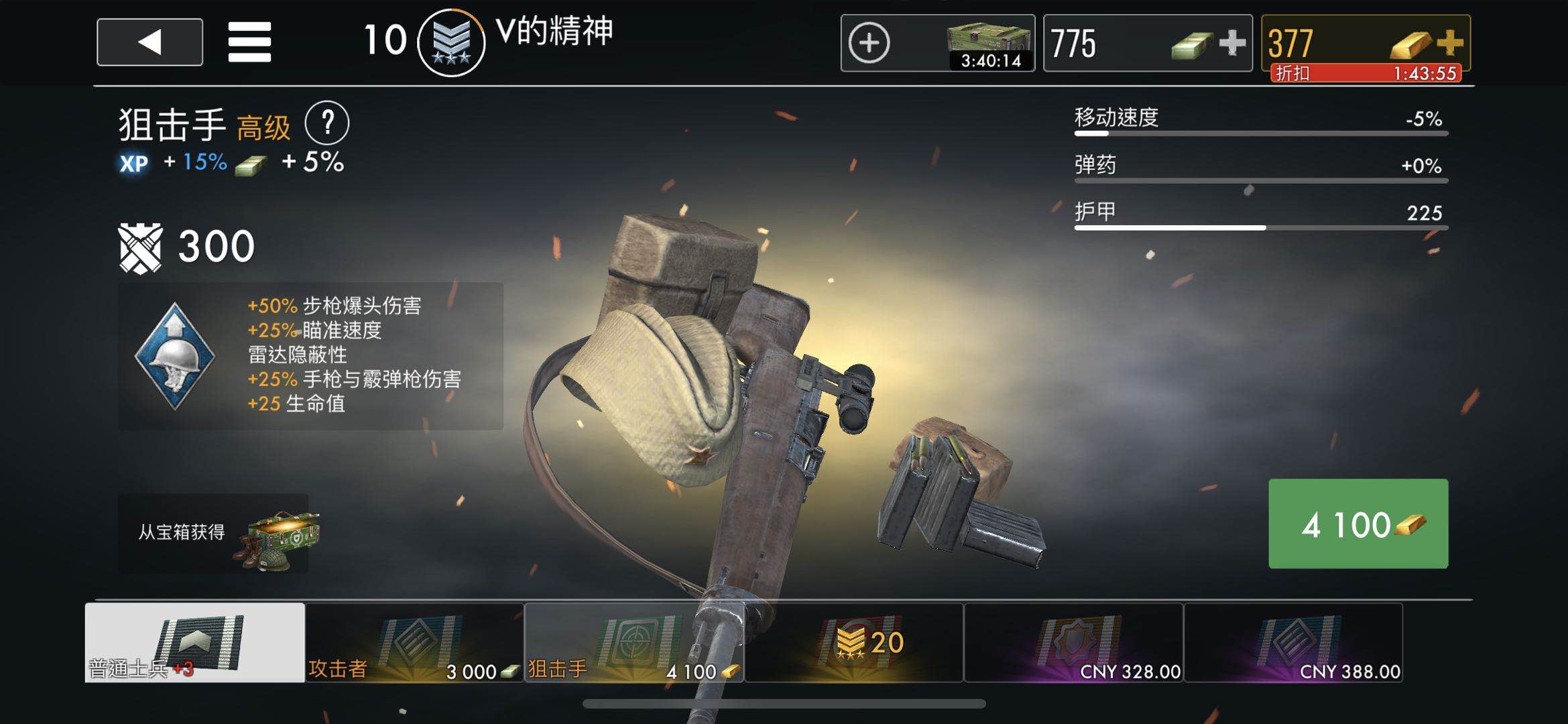The height and width of the screenshot is (724, 1568).
Task: Open the circular plus button near the crate
Action: point(871,42)
